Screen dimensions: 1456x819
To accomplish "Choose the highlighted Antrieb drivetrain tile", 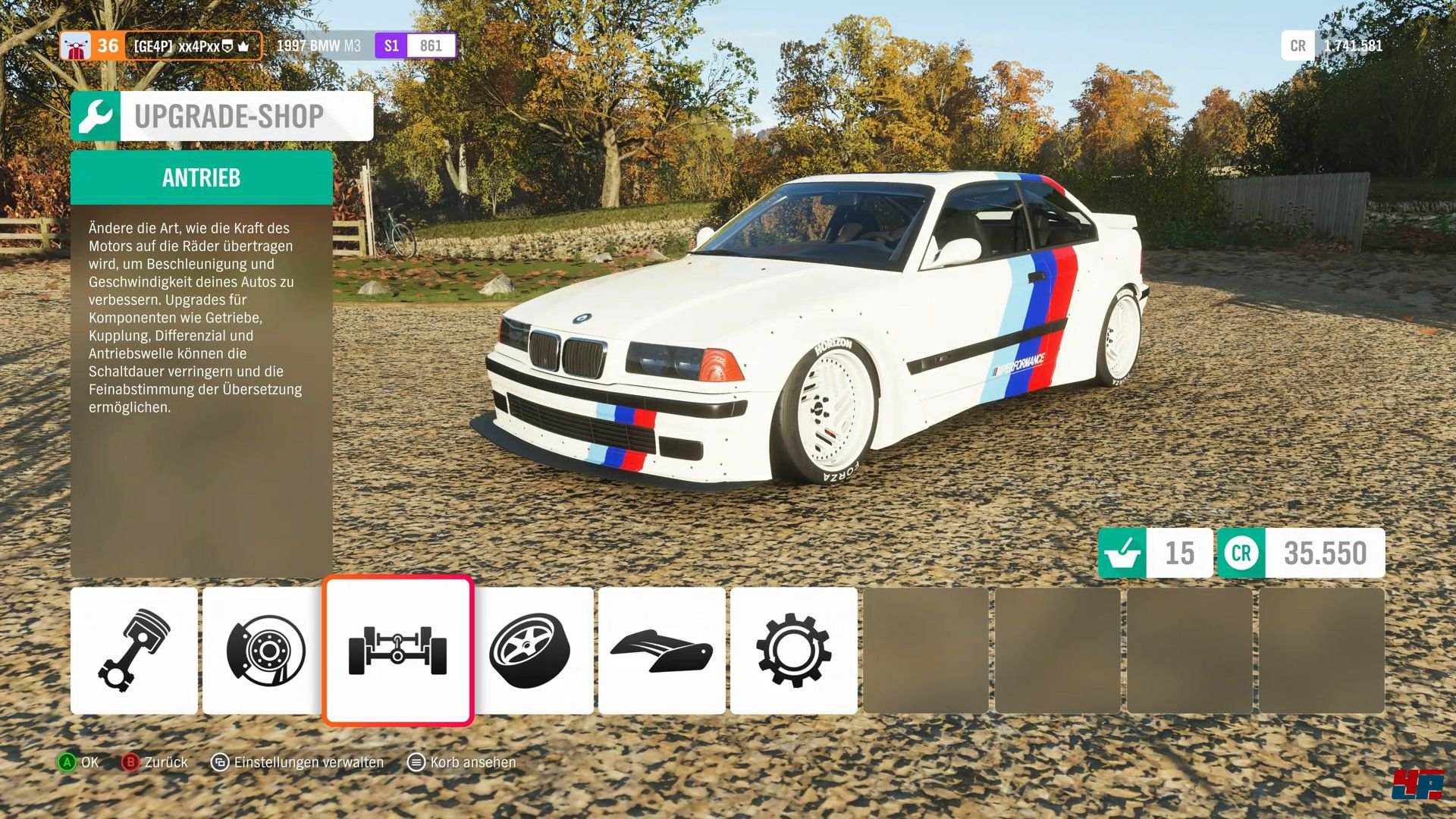I will click(x=398, y=650).
